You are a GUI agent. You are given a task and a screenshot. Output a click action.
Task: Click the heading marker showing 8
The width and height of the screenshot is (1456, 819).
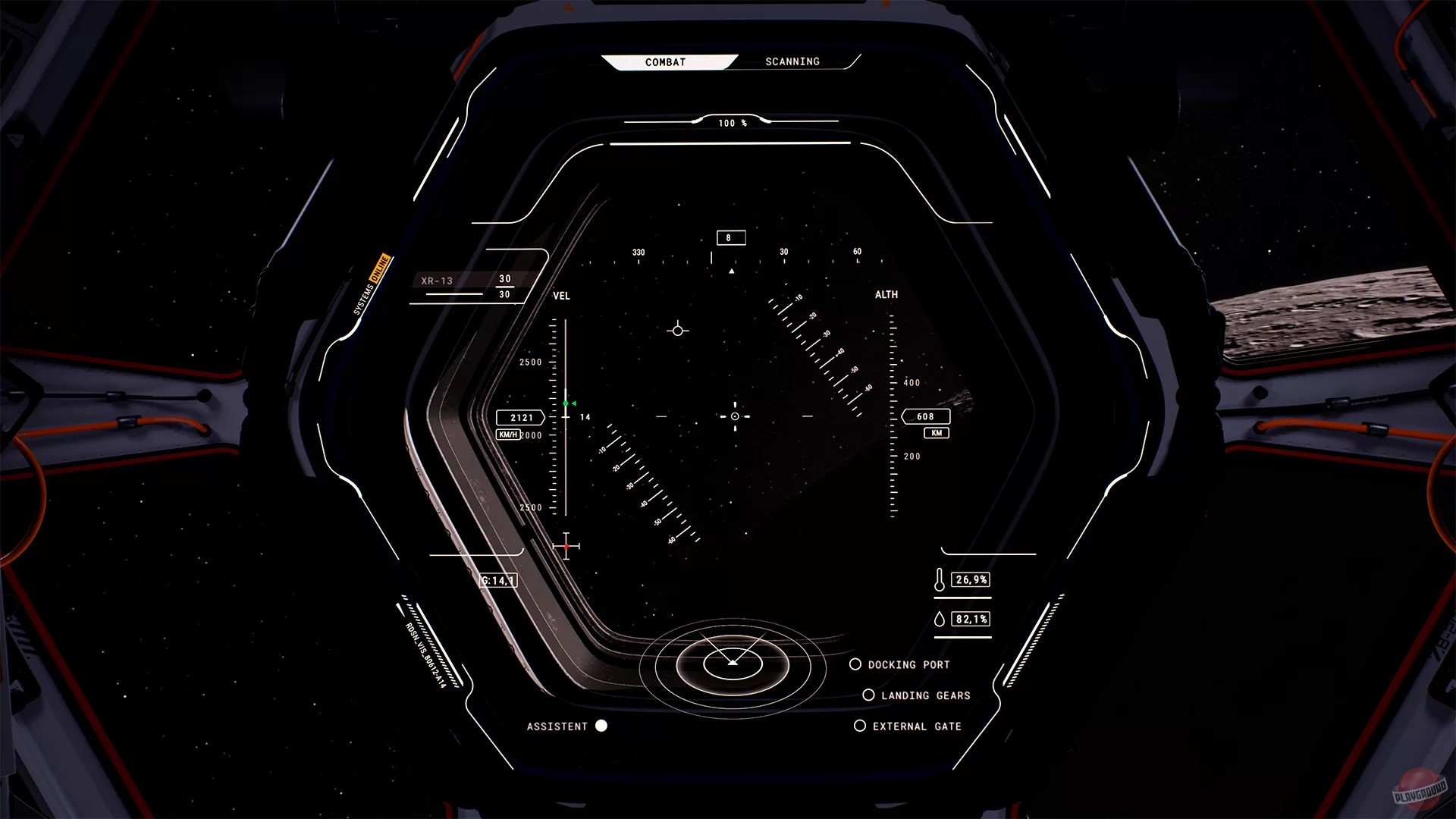[730, 237]
